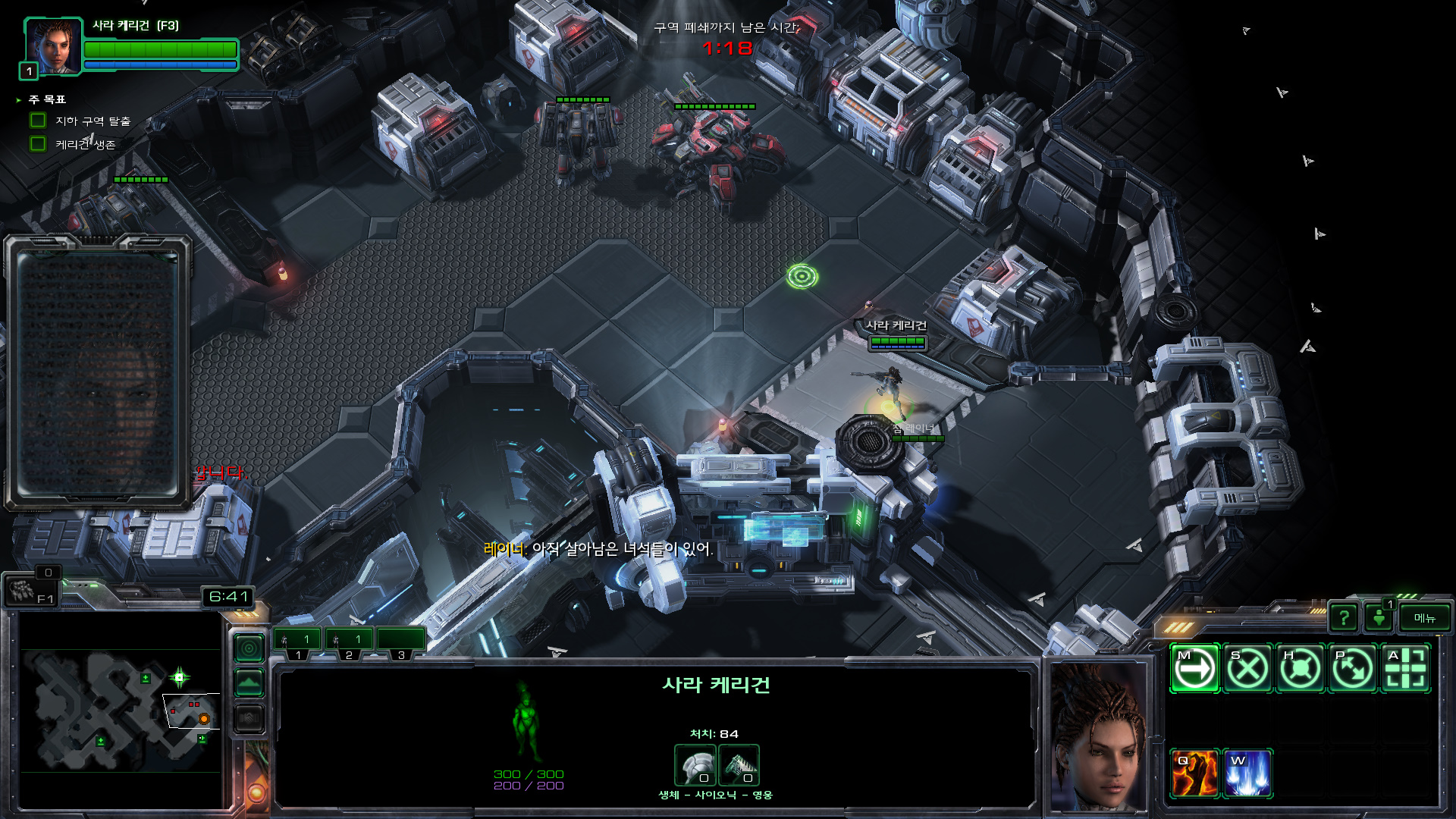Activate the Stop command

(1247, 669)
